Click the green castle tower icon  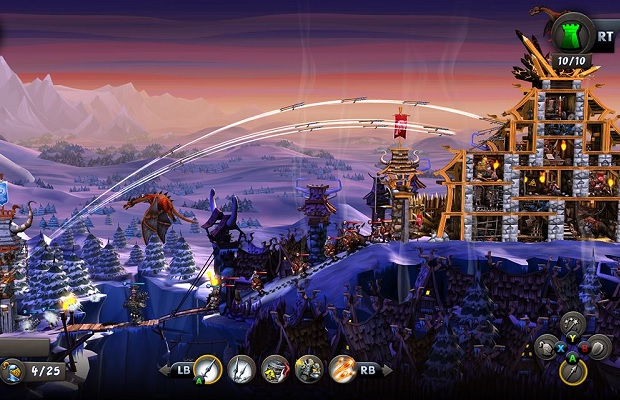pos(572,33)
